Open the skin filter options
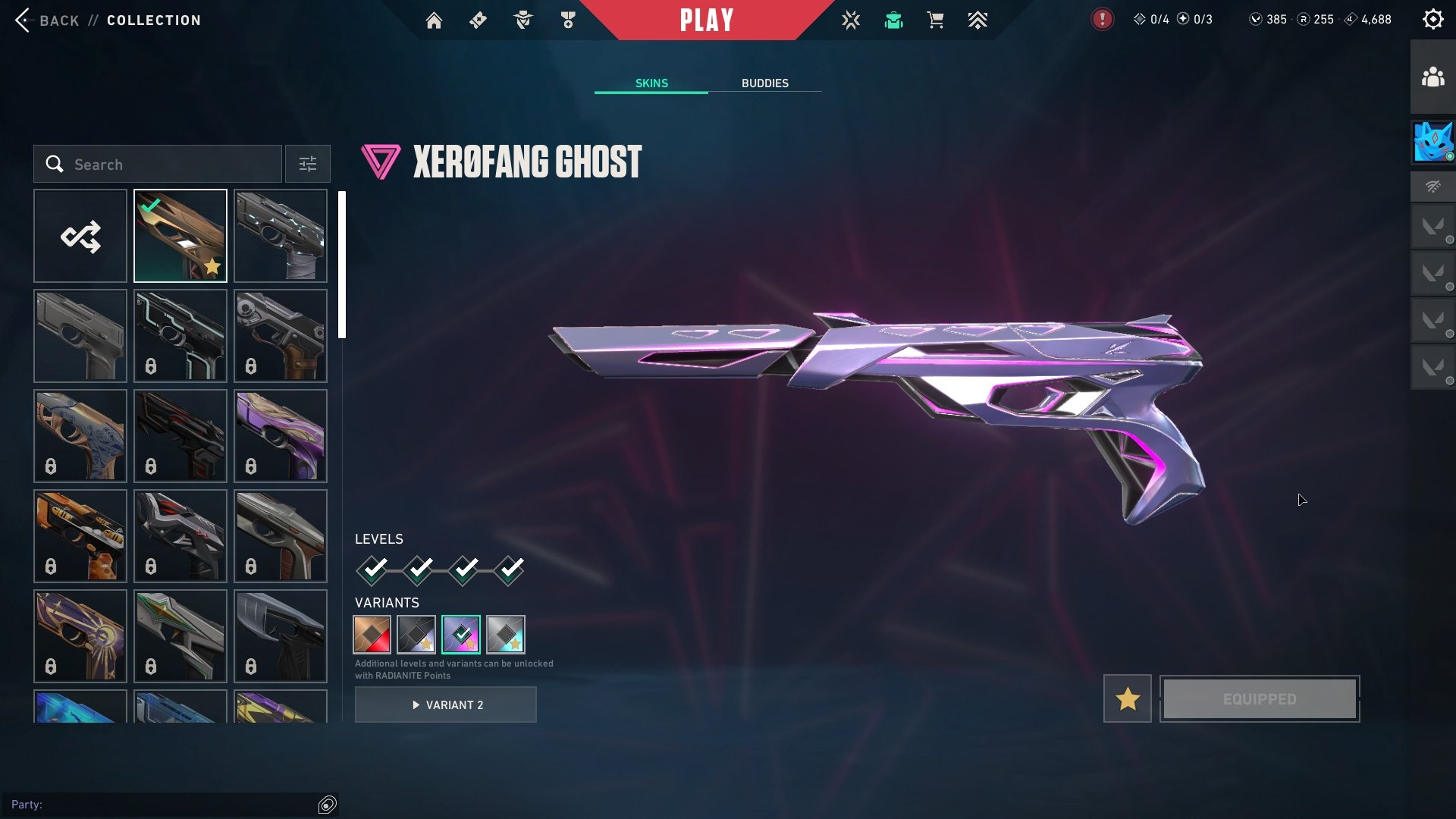This screenshot has height=819, width=1456. (307, 165)
